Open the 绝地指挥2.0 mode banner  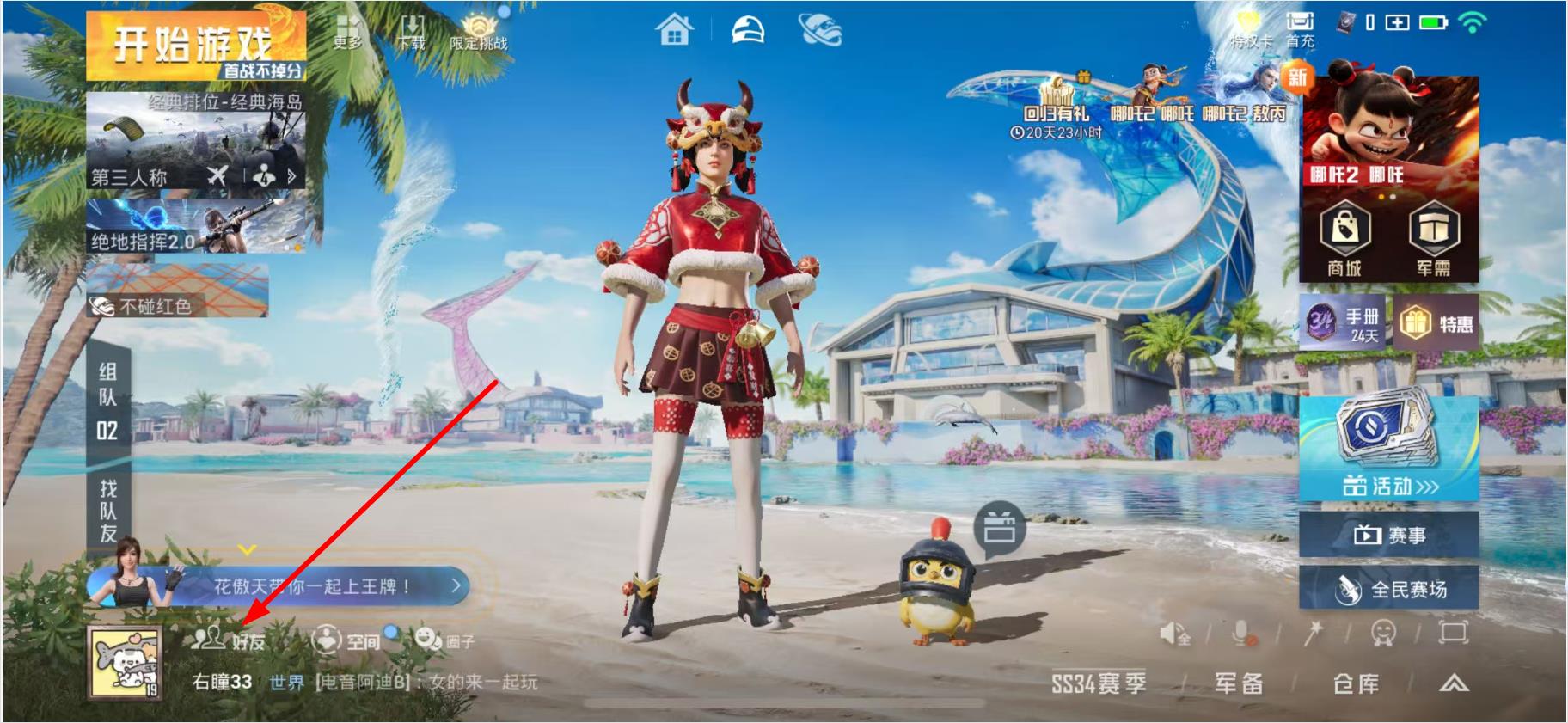(195, 226)
